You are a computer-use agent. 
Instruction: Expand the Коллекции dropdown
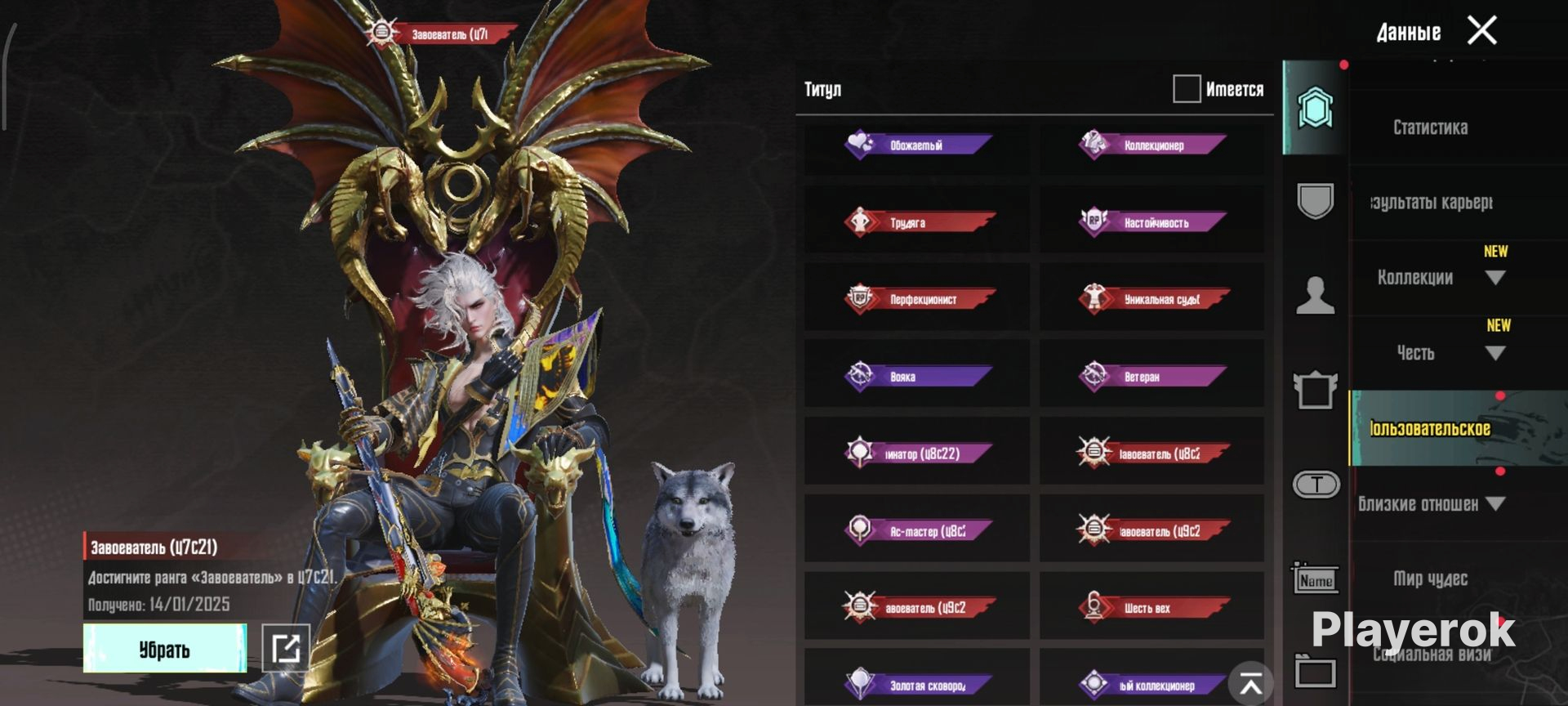click(x=1494, y=278)
